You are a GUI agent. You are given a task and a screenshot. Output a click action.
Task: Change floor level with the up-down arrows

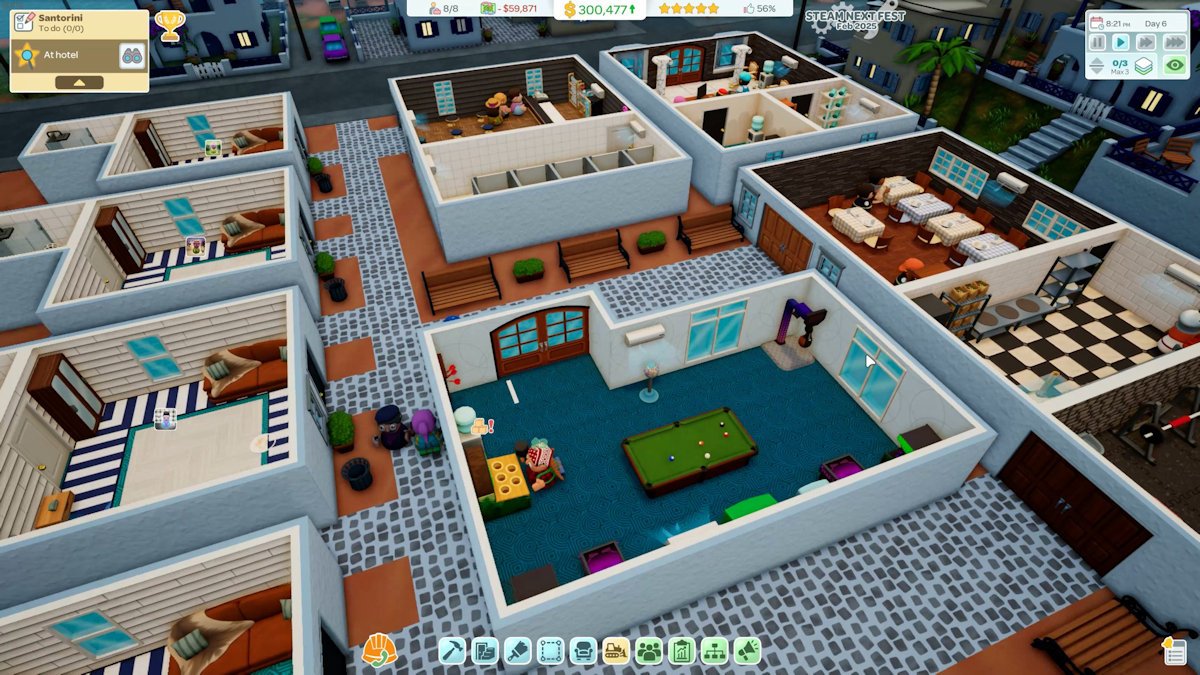(1097, 66)
